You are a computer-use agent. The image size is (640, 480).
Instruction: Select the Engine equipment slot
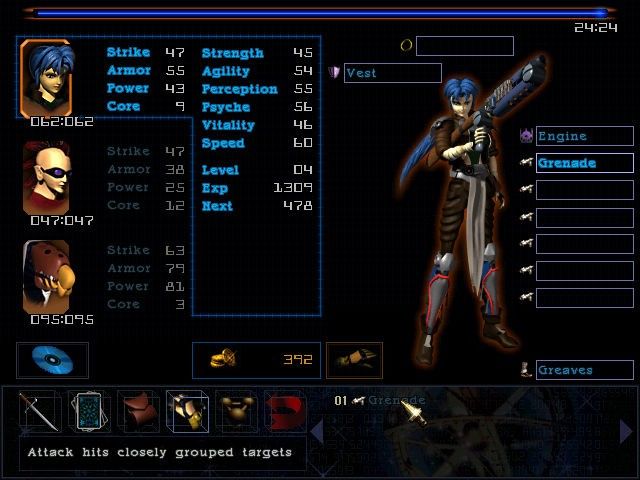[x=584, y=136]
